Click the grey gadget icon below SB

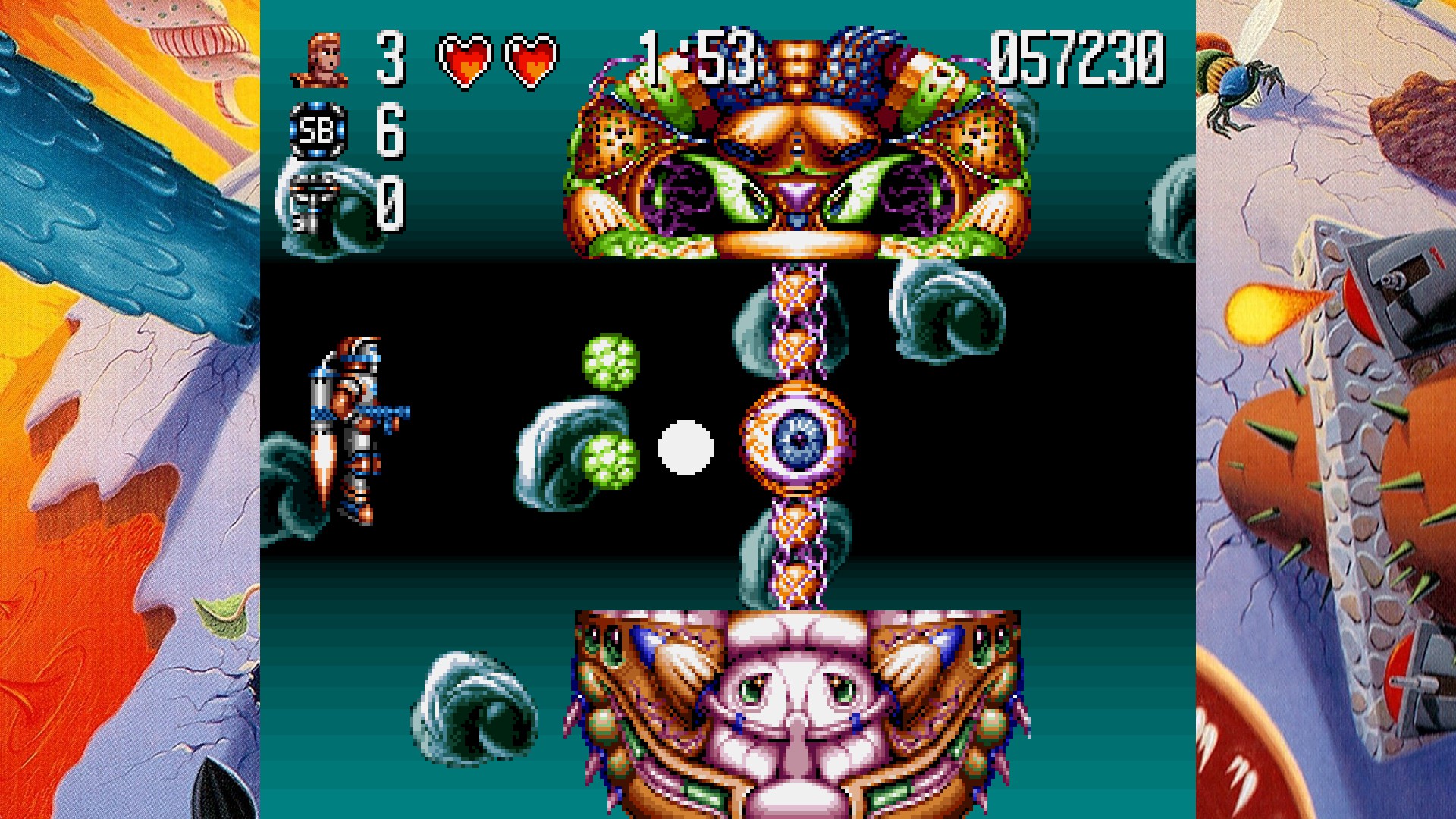[315, 202]
